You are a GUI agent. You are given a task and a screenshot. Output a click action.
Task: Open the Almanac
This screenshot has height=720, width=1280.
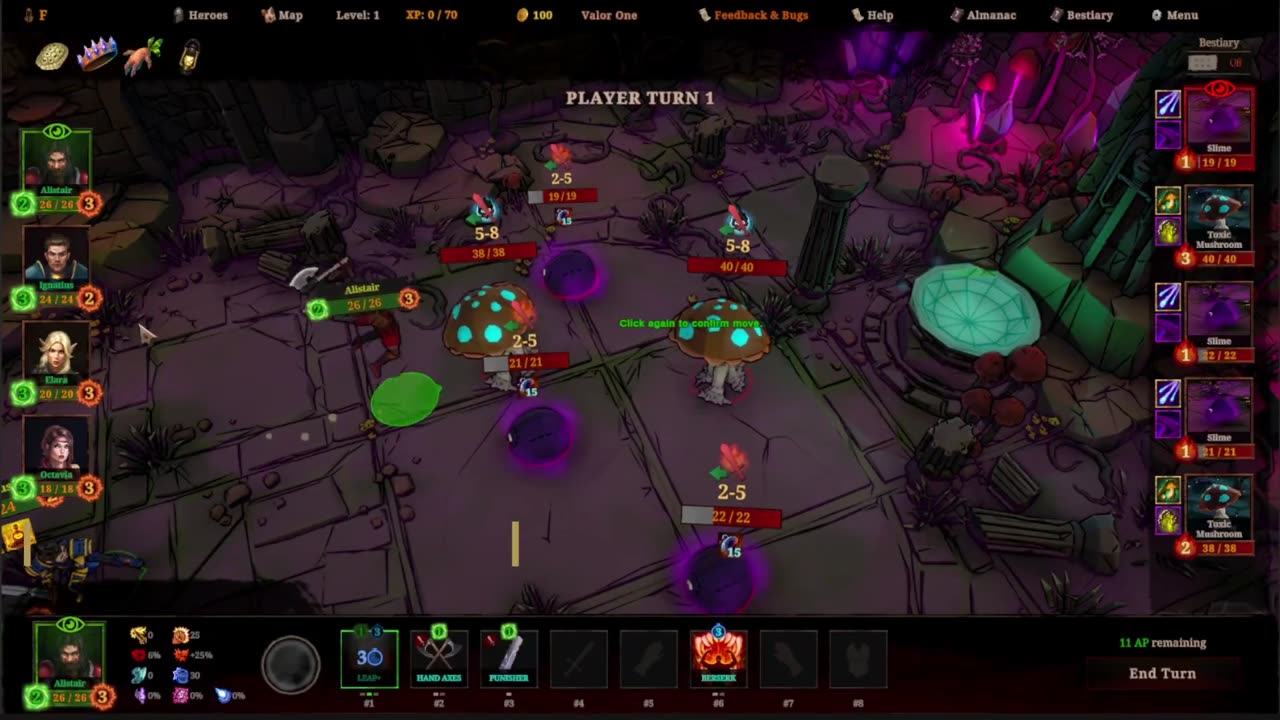coord(983,15)
